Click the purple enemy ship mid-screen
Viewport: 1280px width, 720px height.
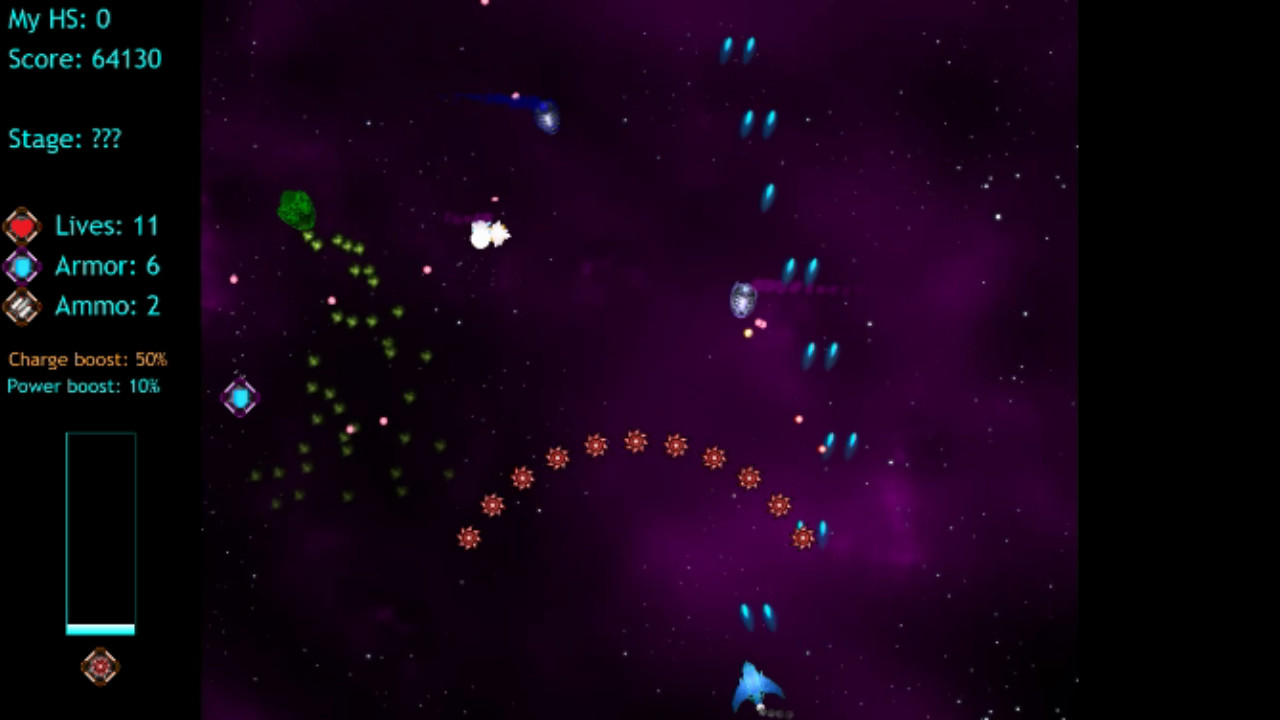click(x=742, y=298)
